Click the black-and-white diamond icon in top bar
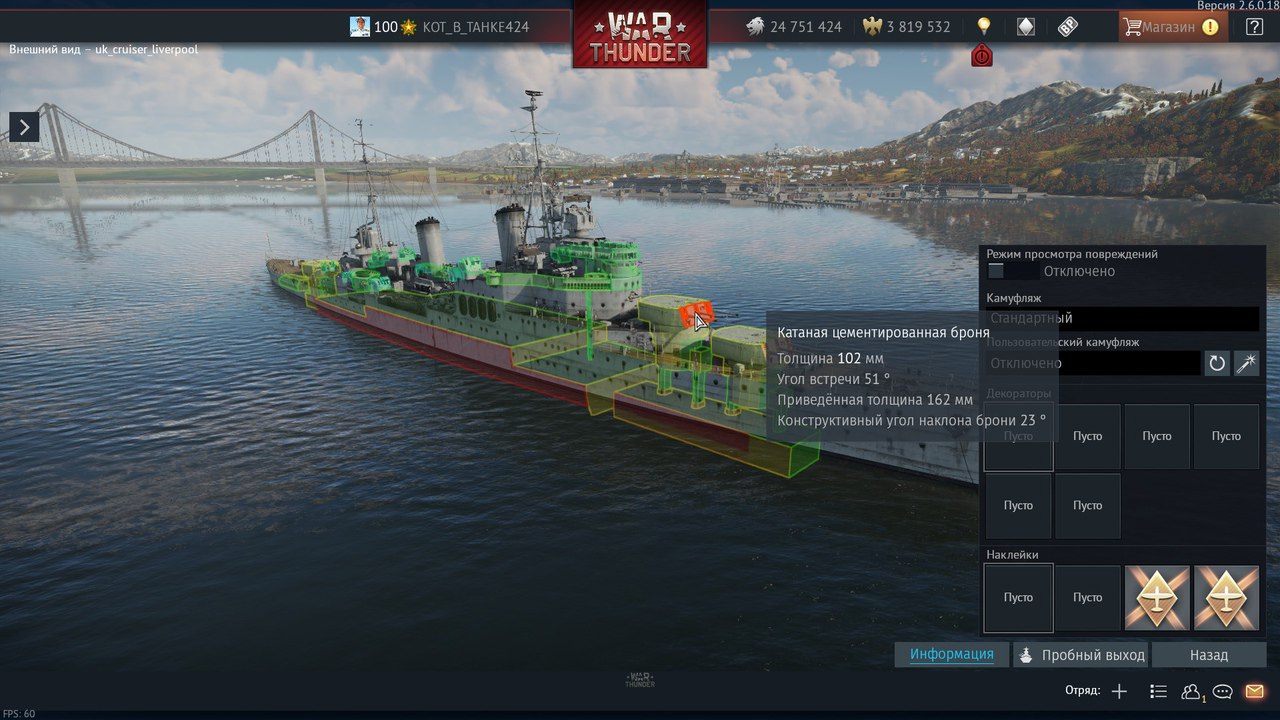The image size is (1280, 720). click(x=1025, y=27)
